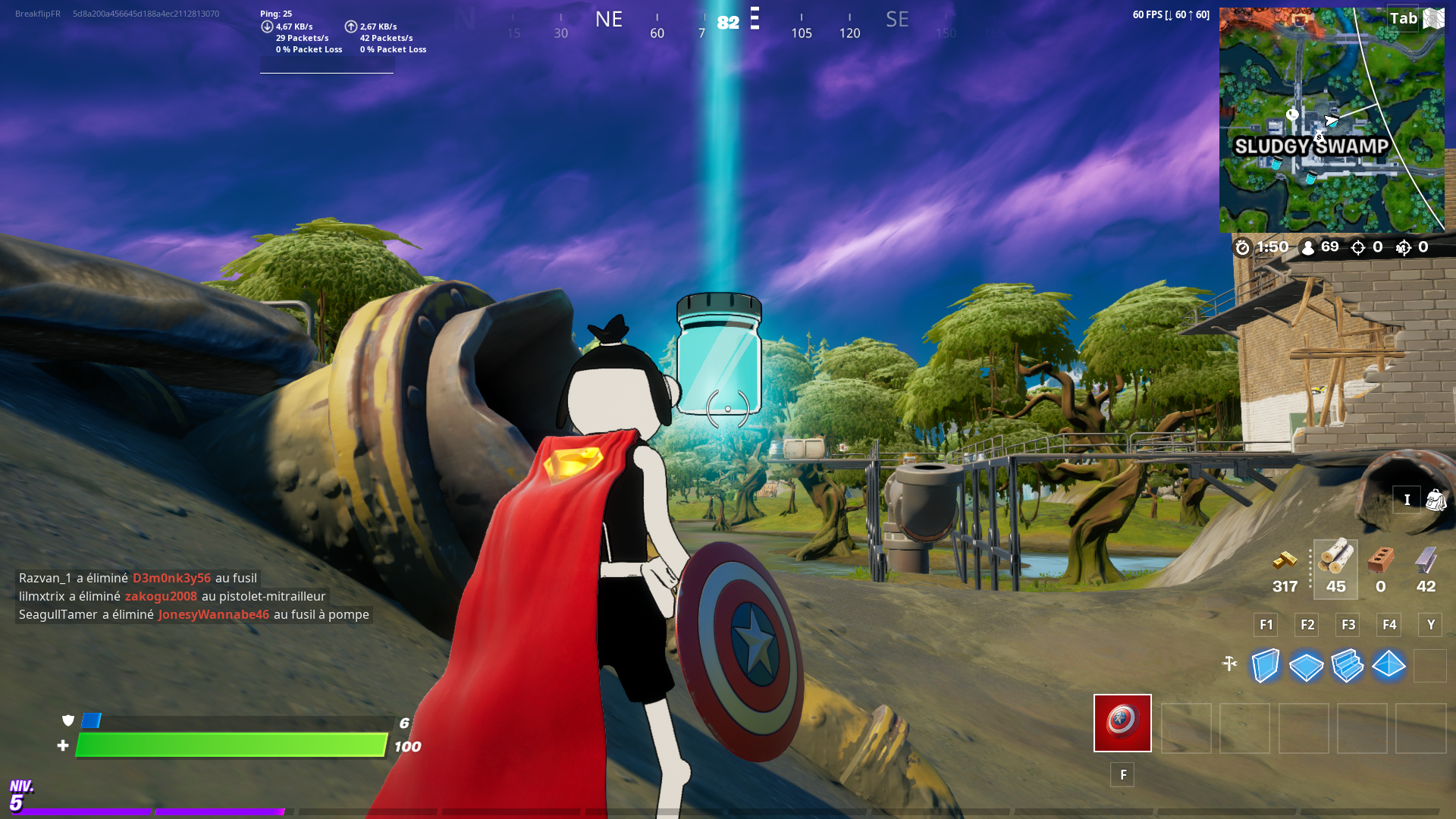Click eliminated player name D3m0nk3y56

coord(171,578)
